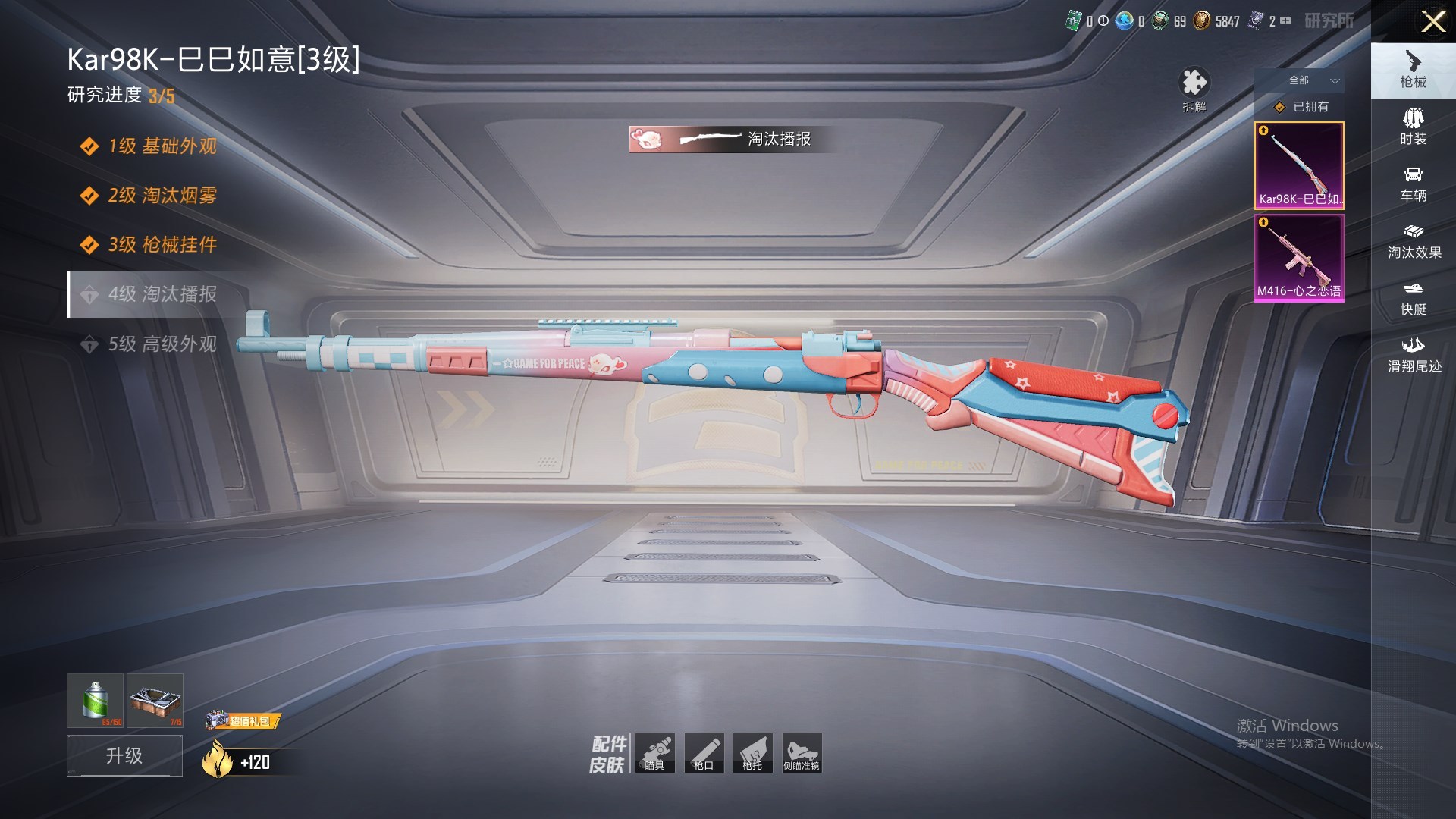Image resolution: width=1456 pixels, height=819 pixels.
Task: Open the 全部 filter dropdown
Action: [1313, 80]
